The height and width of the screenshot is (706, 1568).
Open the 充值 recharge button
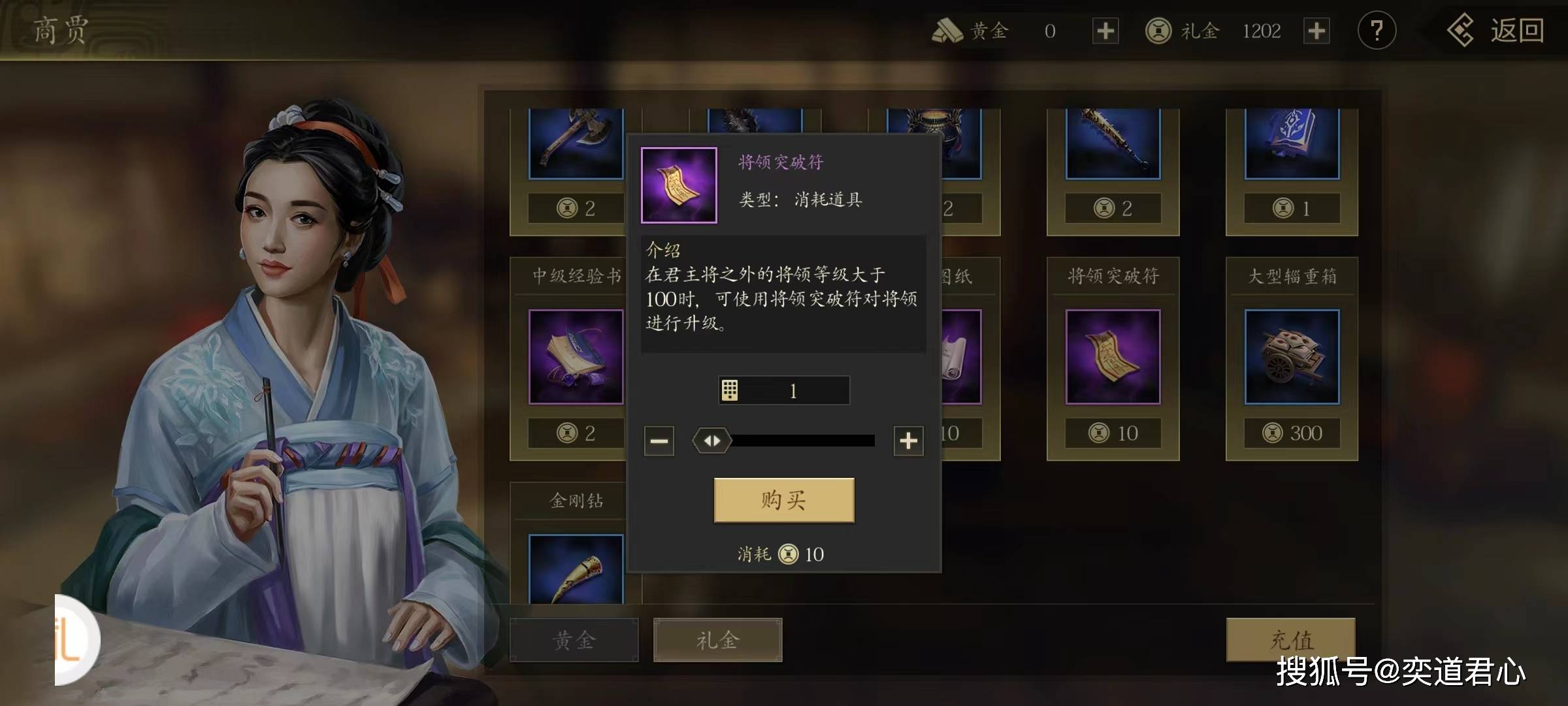(x=1290, y=639)
